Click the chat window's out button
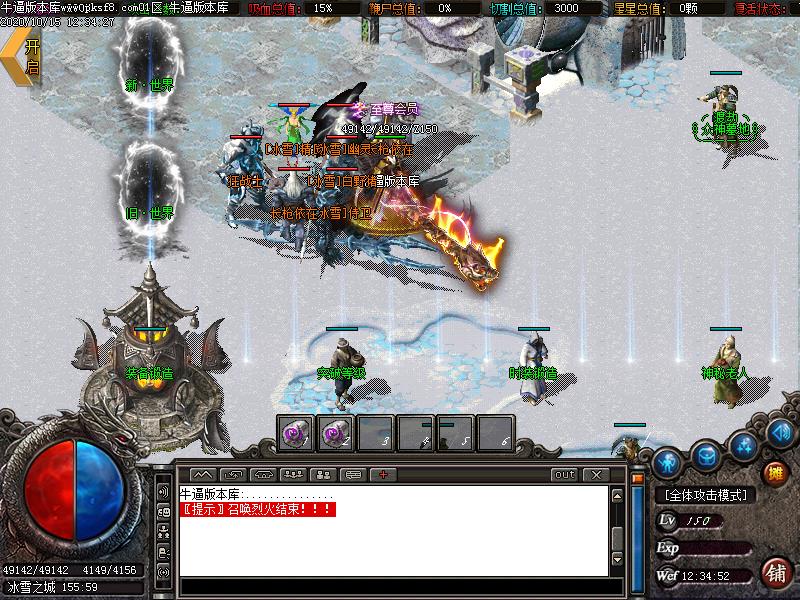The image size is (800, 600). point(565,474)
